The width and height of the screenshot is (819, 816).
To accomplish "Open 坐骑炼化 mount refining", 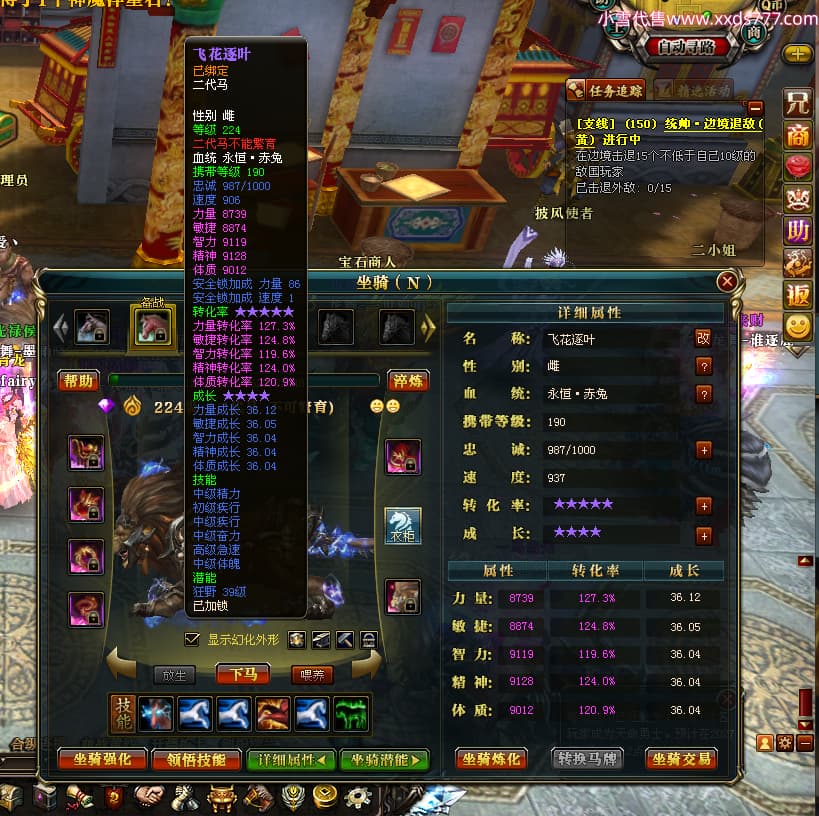I will tap(491, 759).
